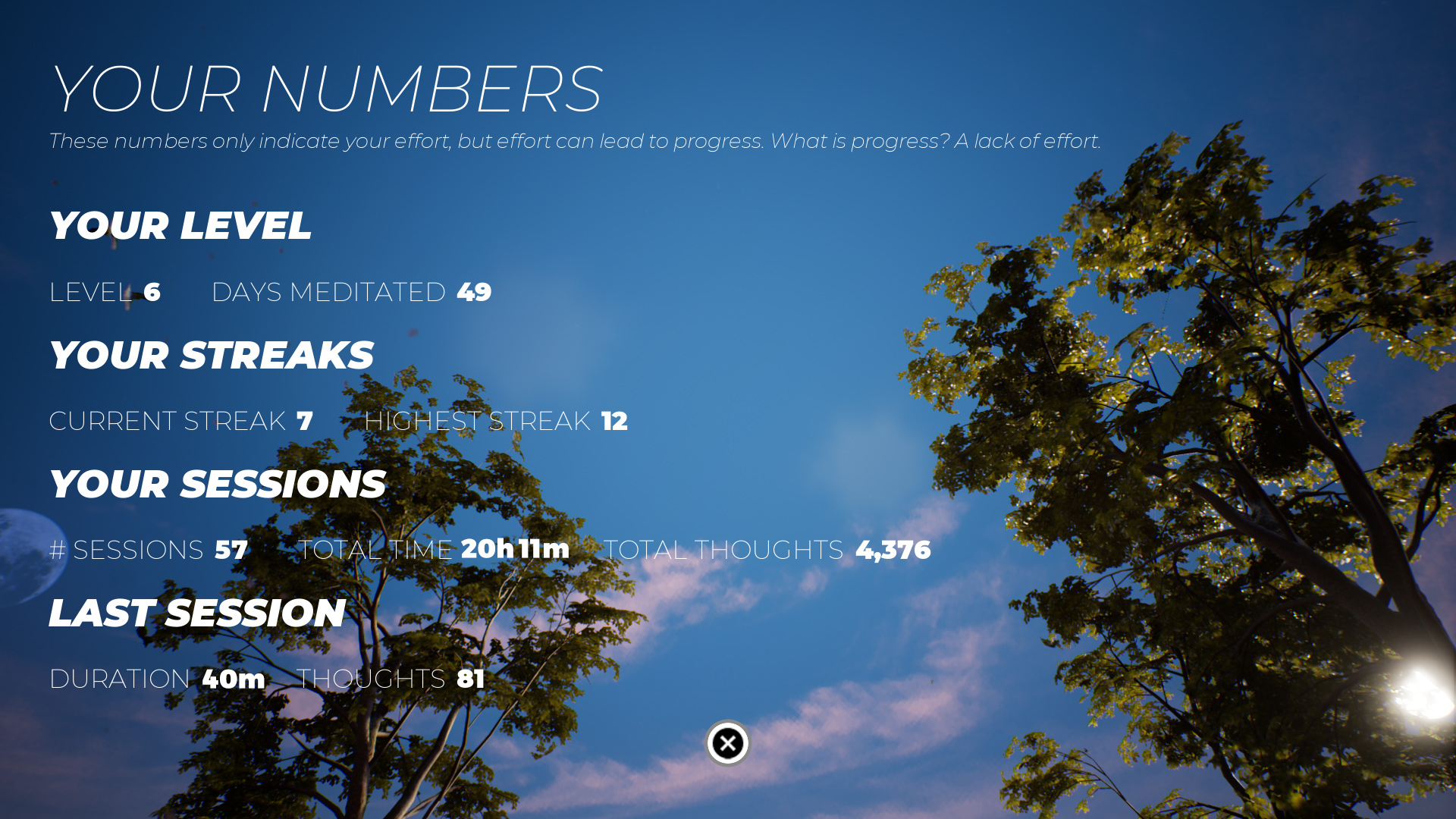
Task: Click the LEVEL 6 stat
Action: pos(105,292)
